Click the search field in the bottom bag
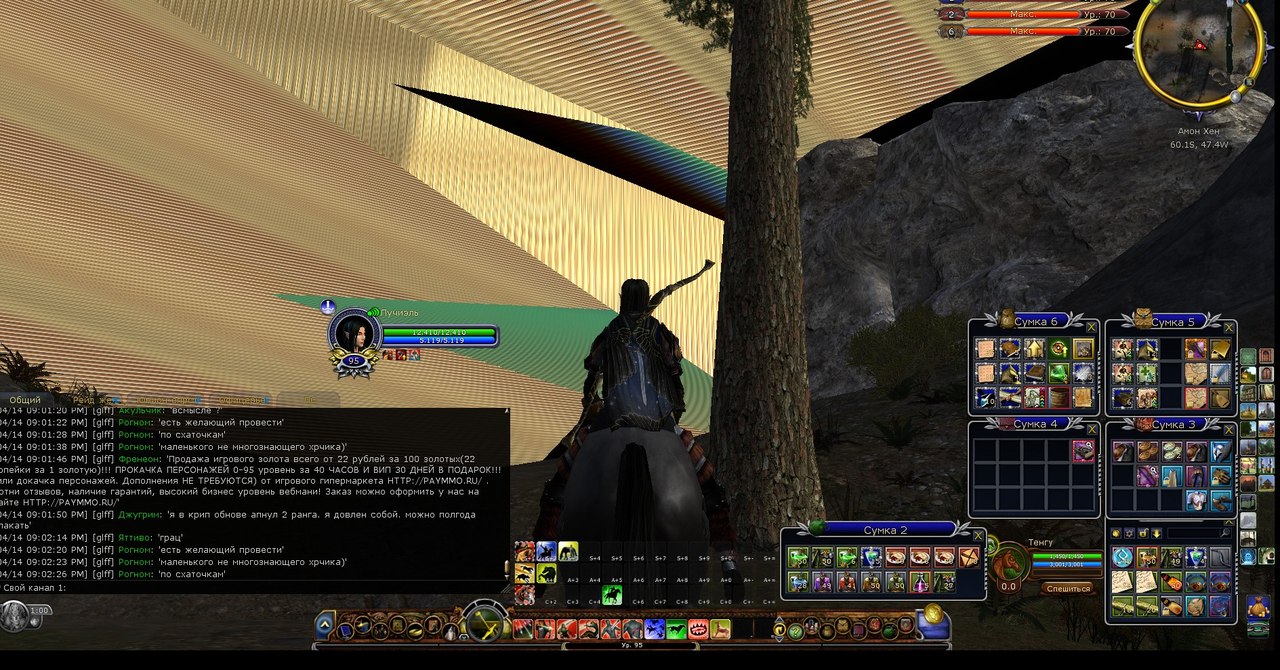Viewport: 1280px width, 670px height. 1195,533
